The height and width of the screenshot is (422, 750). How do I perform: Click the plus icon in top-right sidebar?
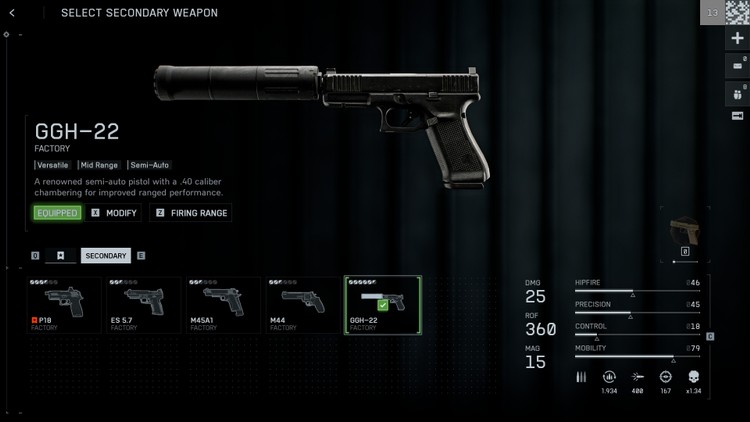point(738,39)
